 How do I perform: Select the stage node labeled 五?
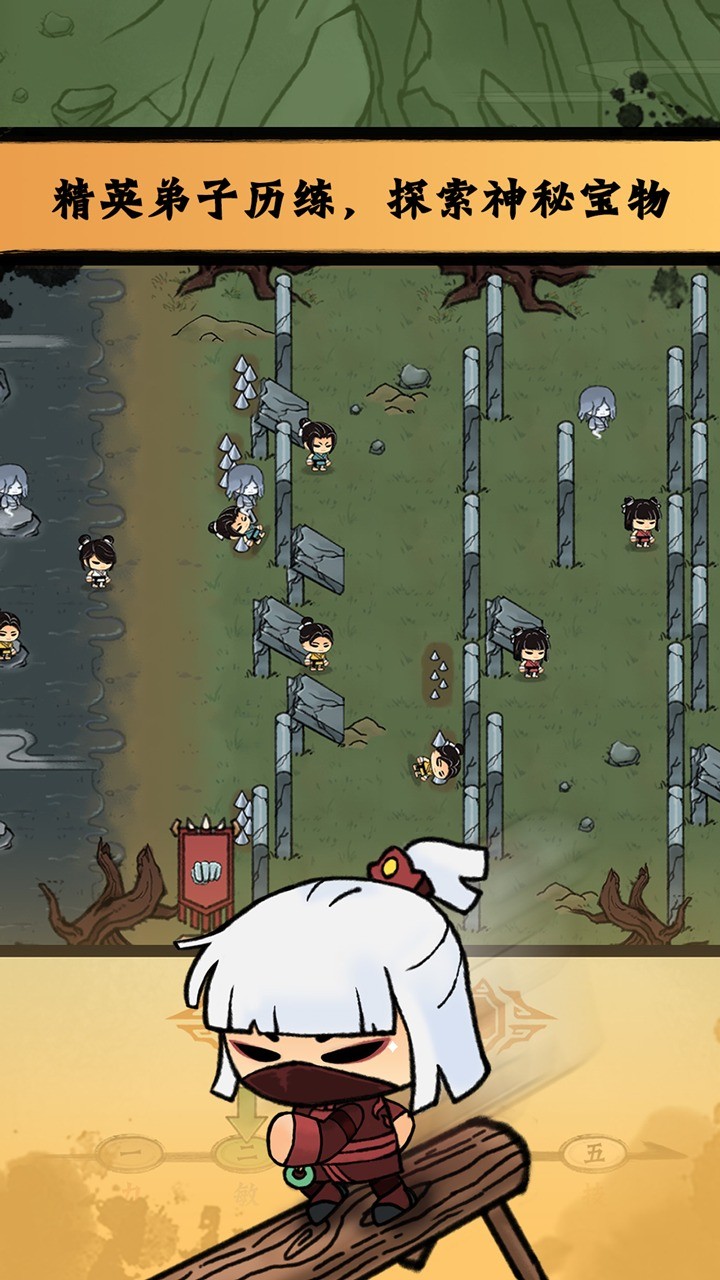(594, 1153)
